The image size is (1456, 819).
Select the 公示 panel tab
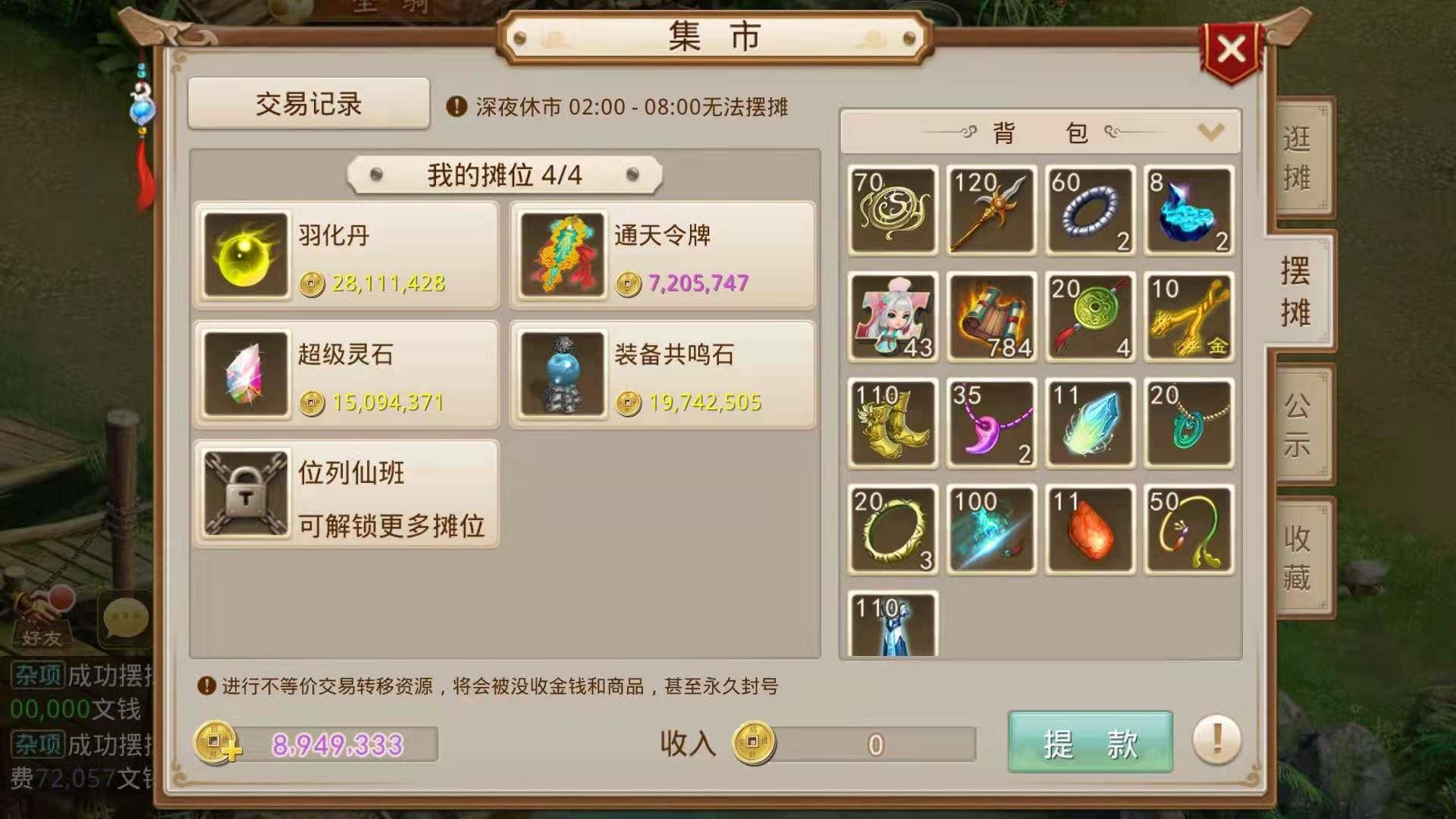tap(1298, 425)
